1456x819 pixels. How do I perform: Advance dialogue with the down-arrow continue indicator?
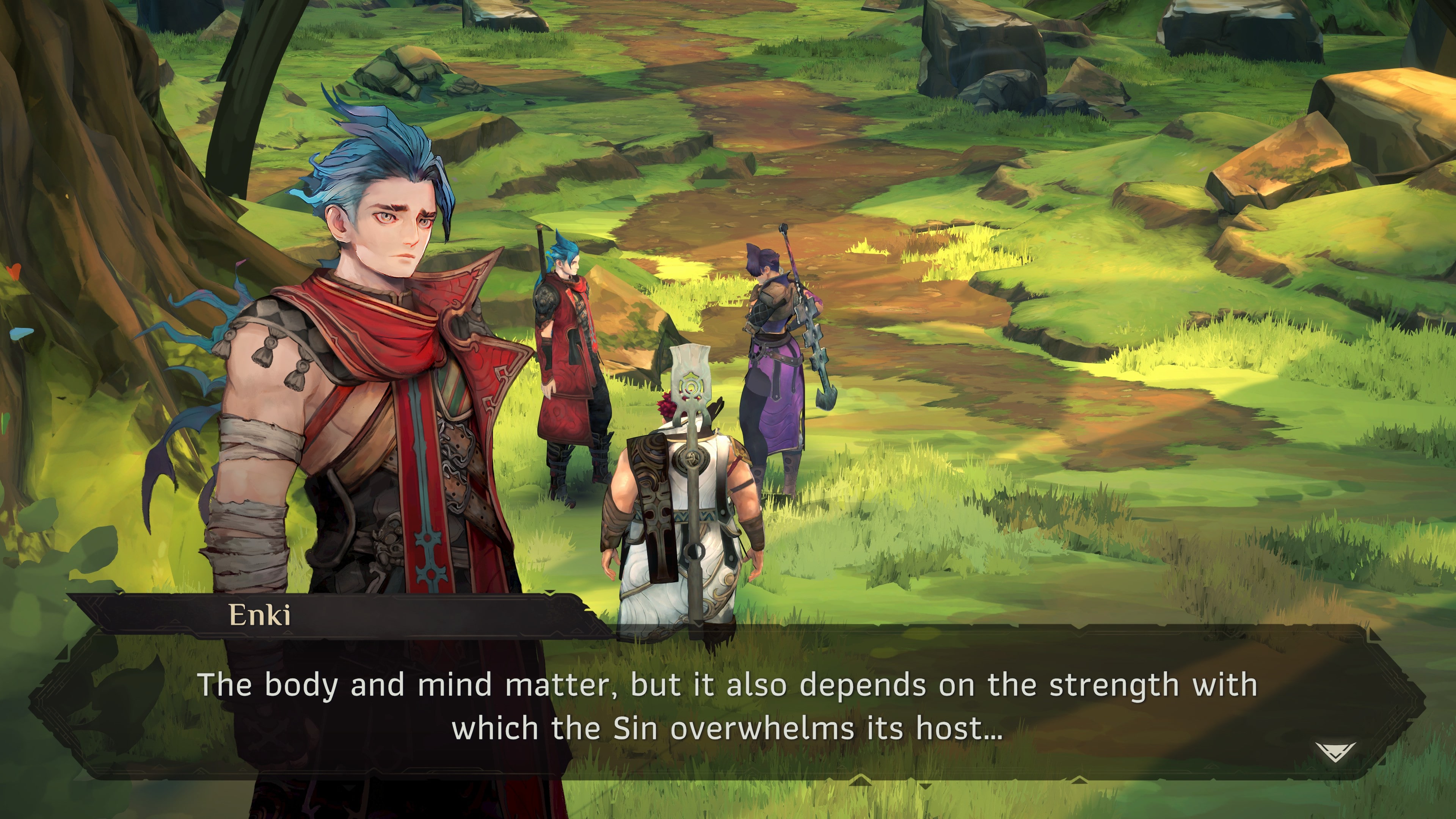click(1335, 752)
